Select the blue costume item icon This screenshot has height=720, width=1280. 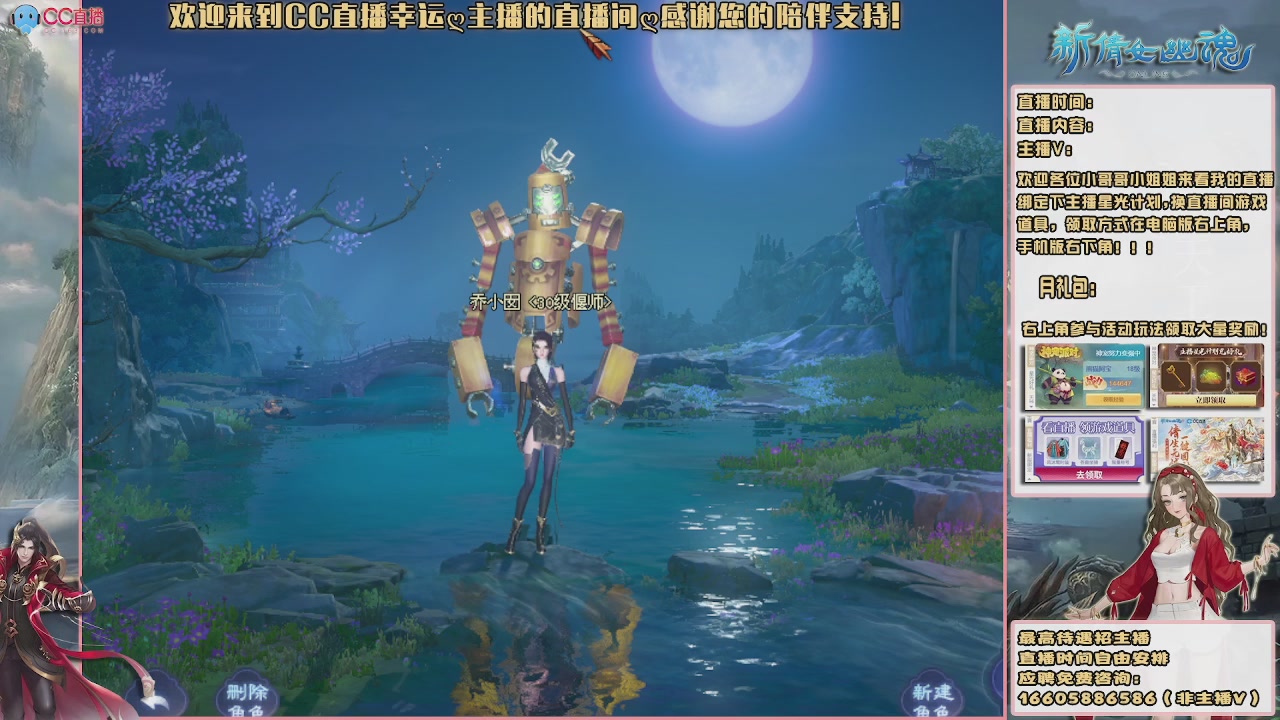(1057, 448)
